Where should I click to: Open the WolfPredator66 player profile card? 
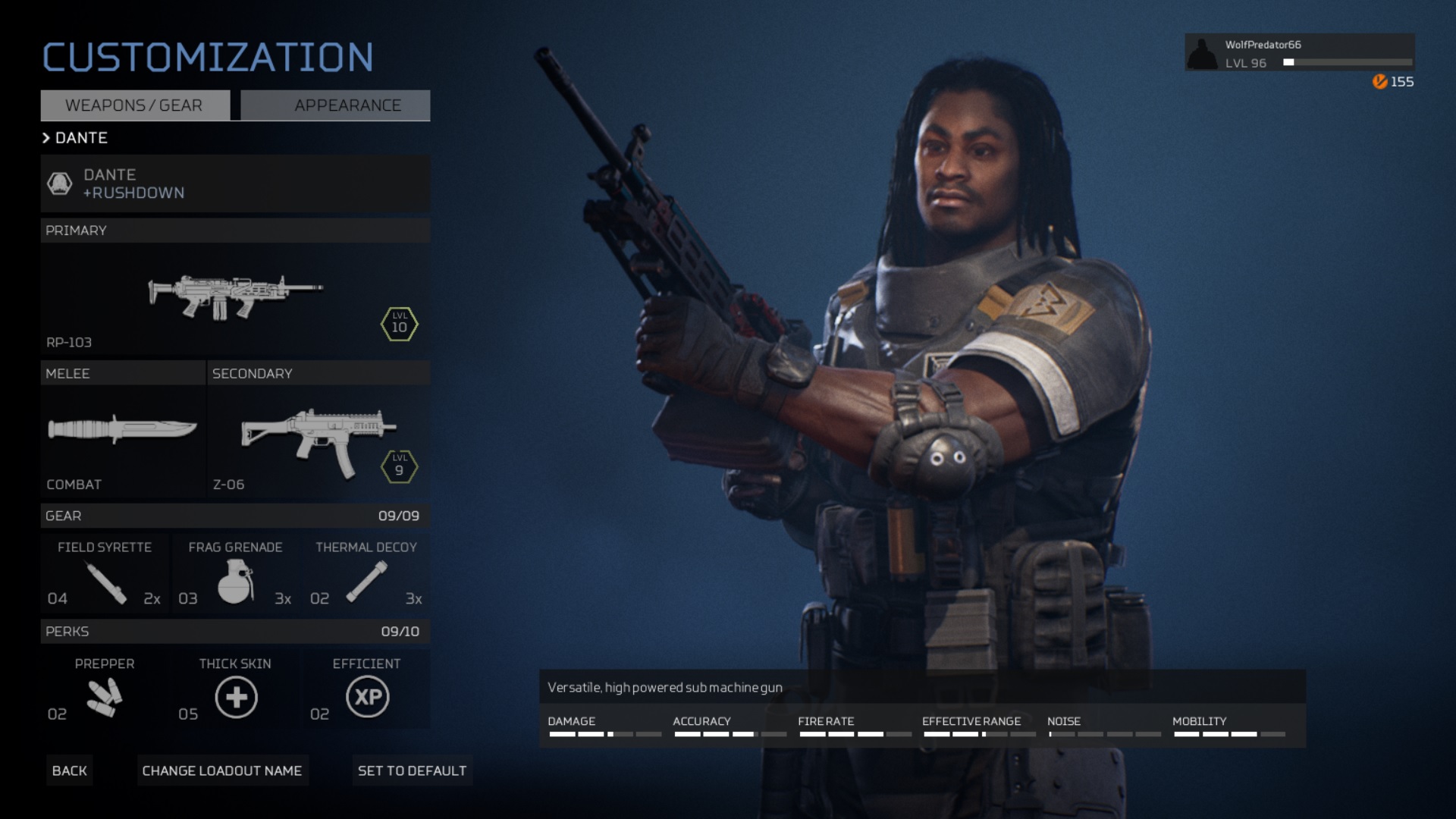[x=1299, y=53]
